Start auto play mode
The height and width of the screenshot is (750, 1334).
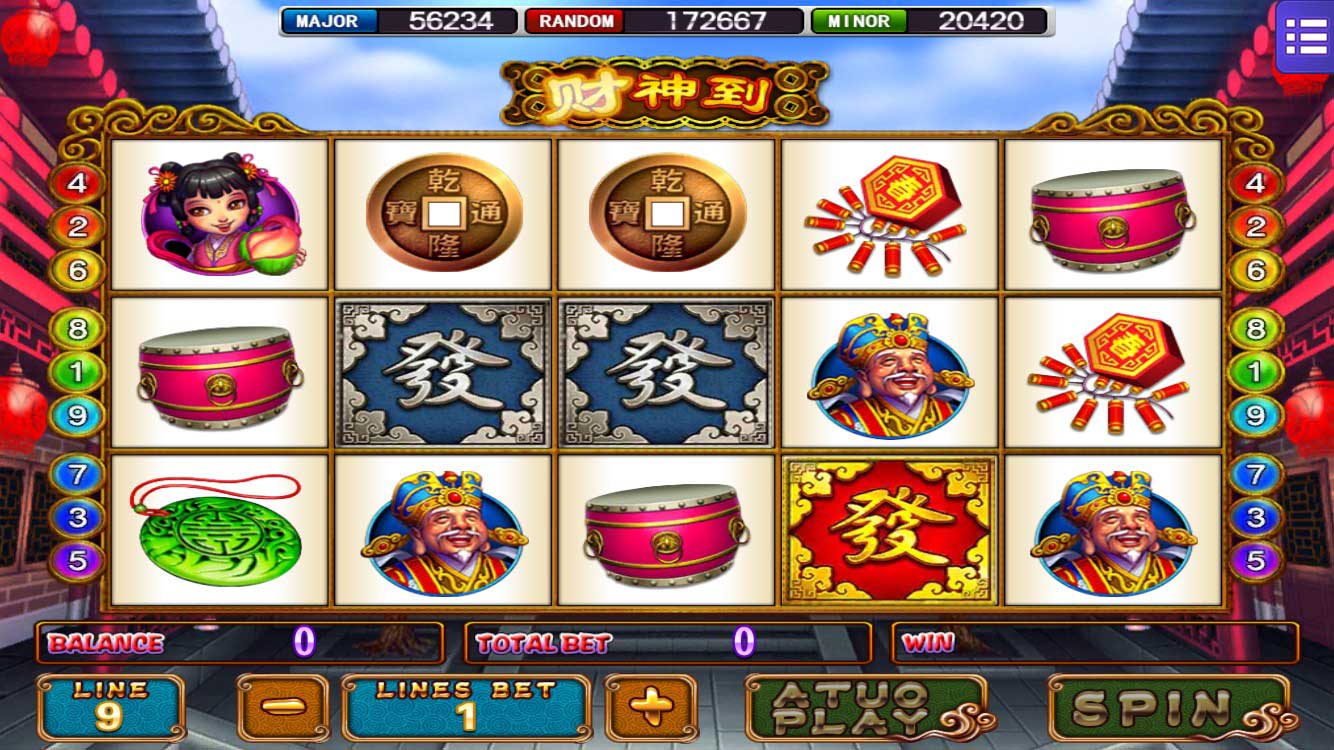tap(866, 707)
